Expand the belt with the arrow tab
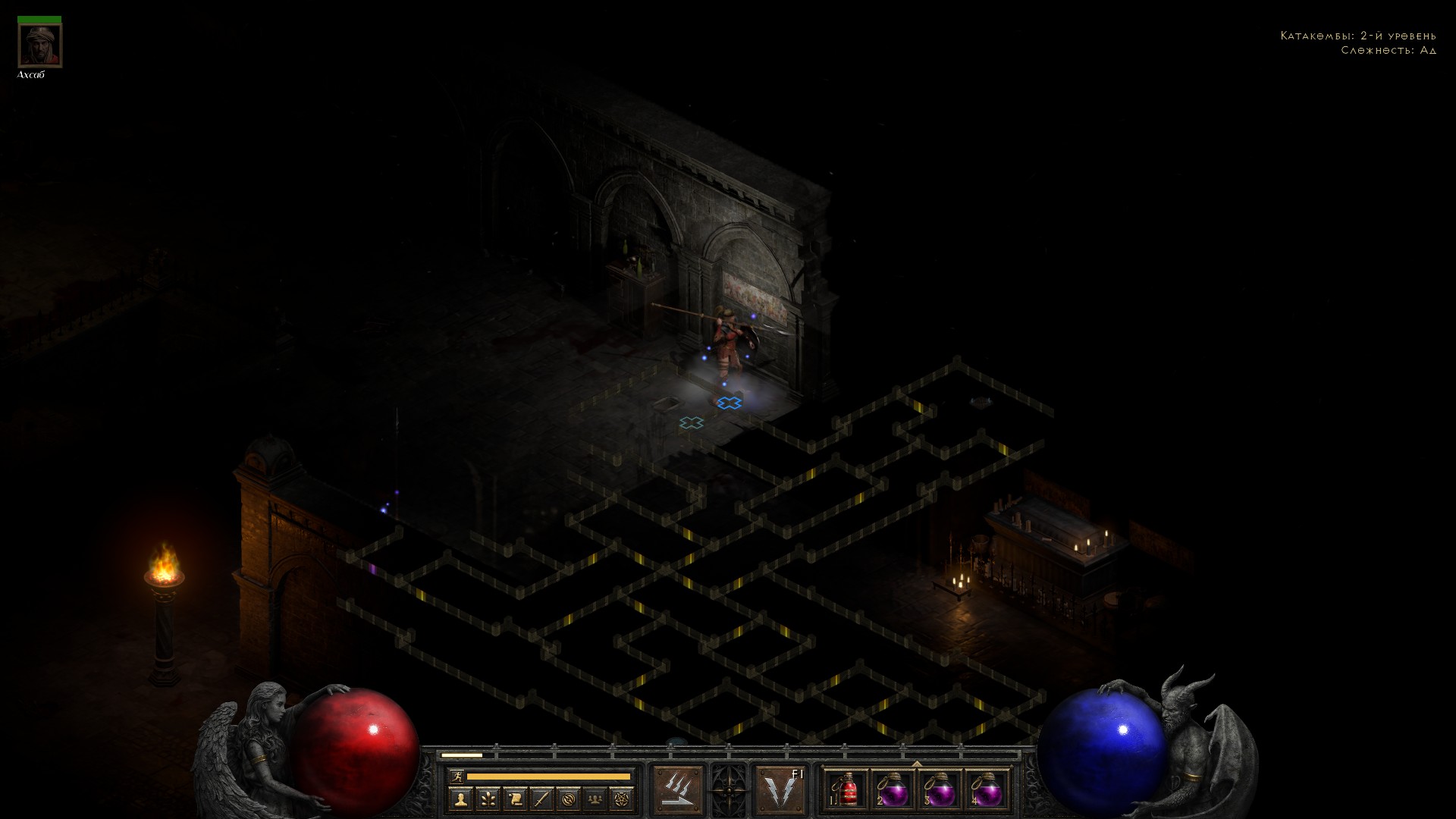Image resolution: width=1456 pixels, height=819 pixels. [917, 764]
